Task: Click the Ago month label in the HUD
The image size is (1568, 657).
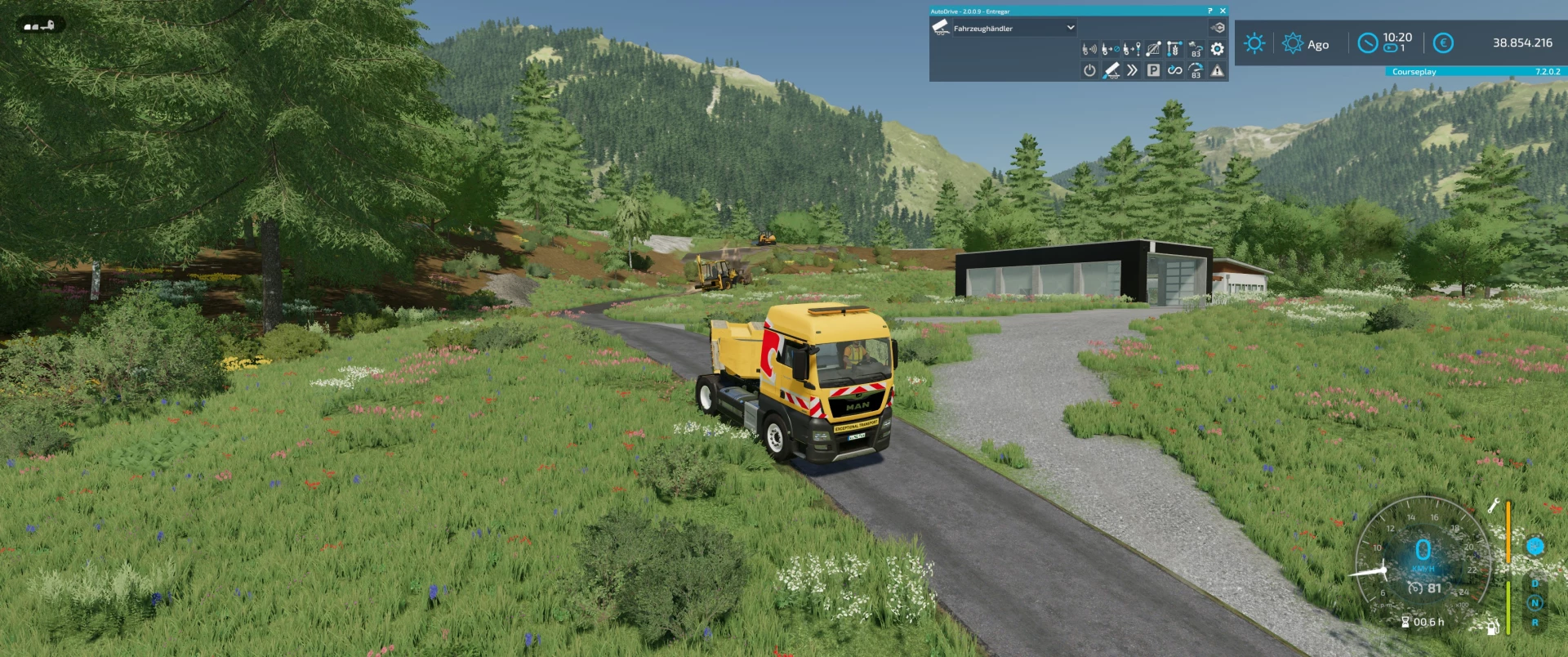Action: coord(1318,45)
